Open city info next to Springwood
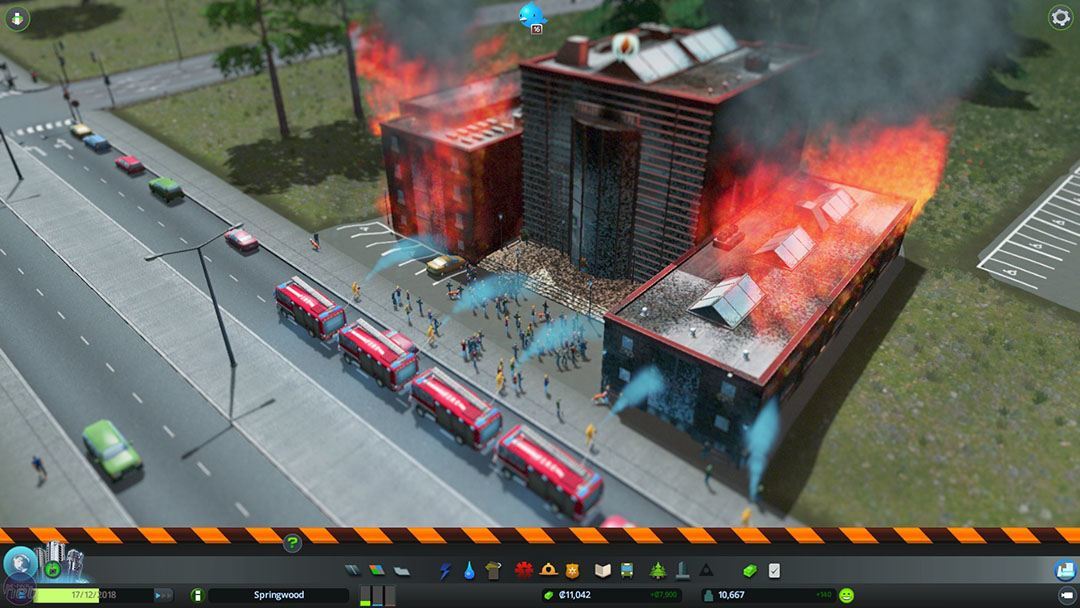Screen dimensions: 1080x608 [197, 595]
